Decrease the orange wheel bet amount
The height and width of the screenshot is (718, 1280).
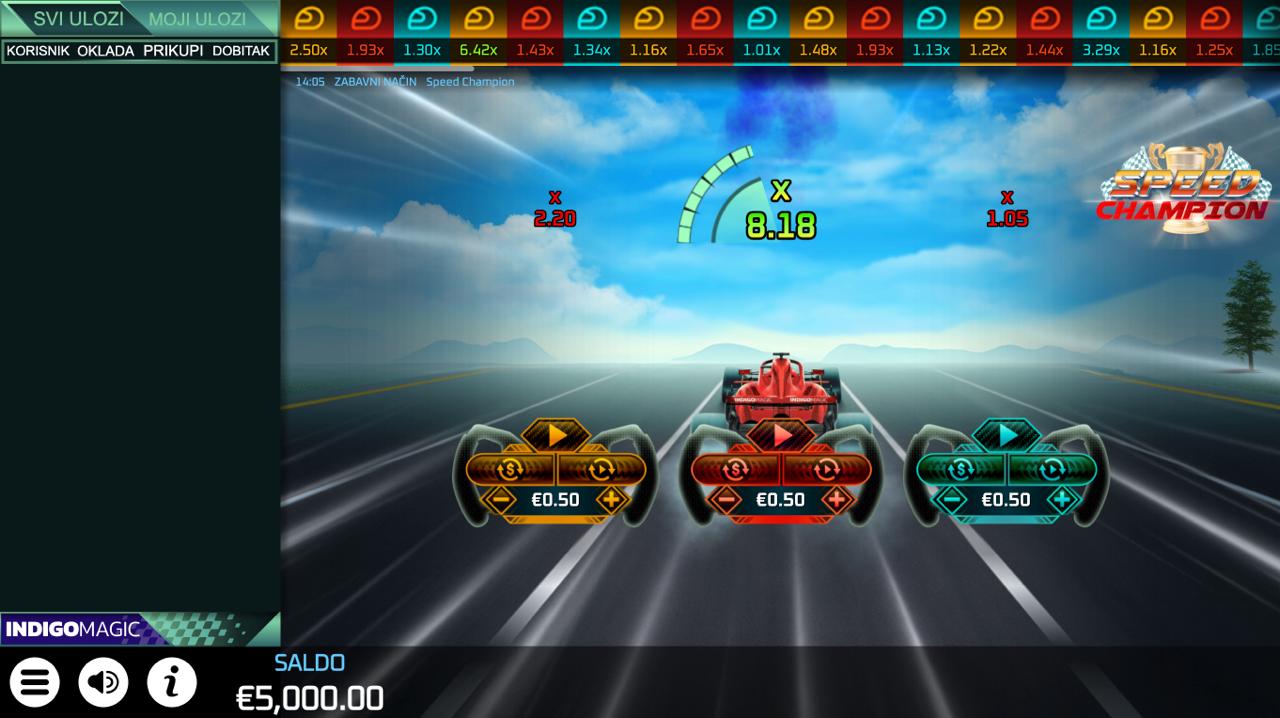click(x=499, y=499)
